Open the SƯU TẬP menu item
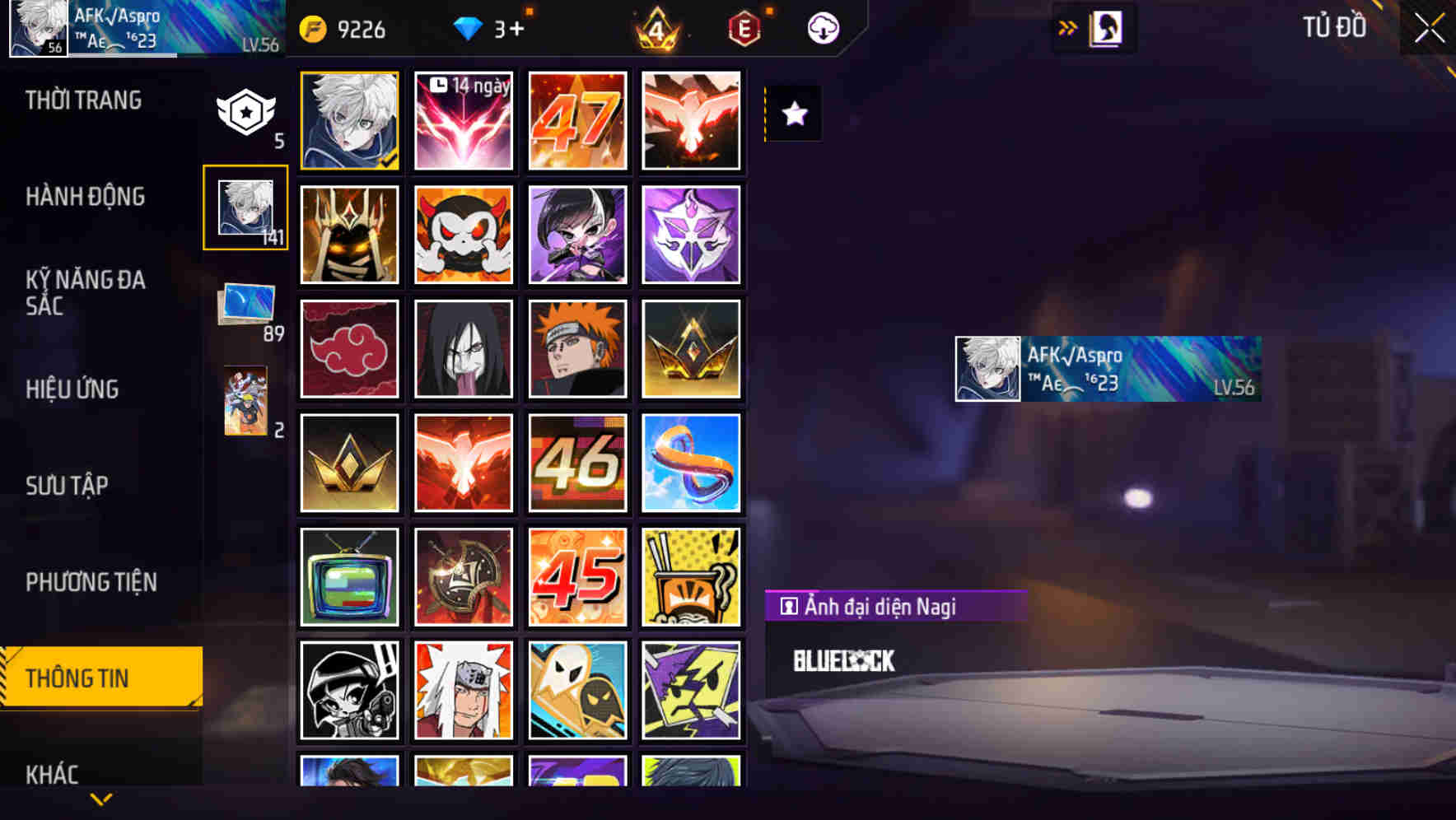Screen dimensions: 1456x820 [x=69, y=486]
